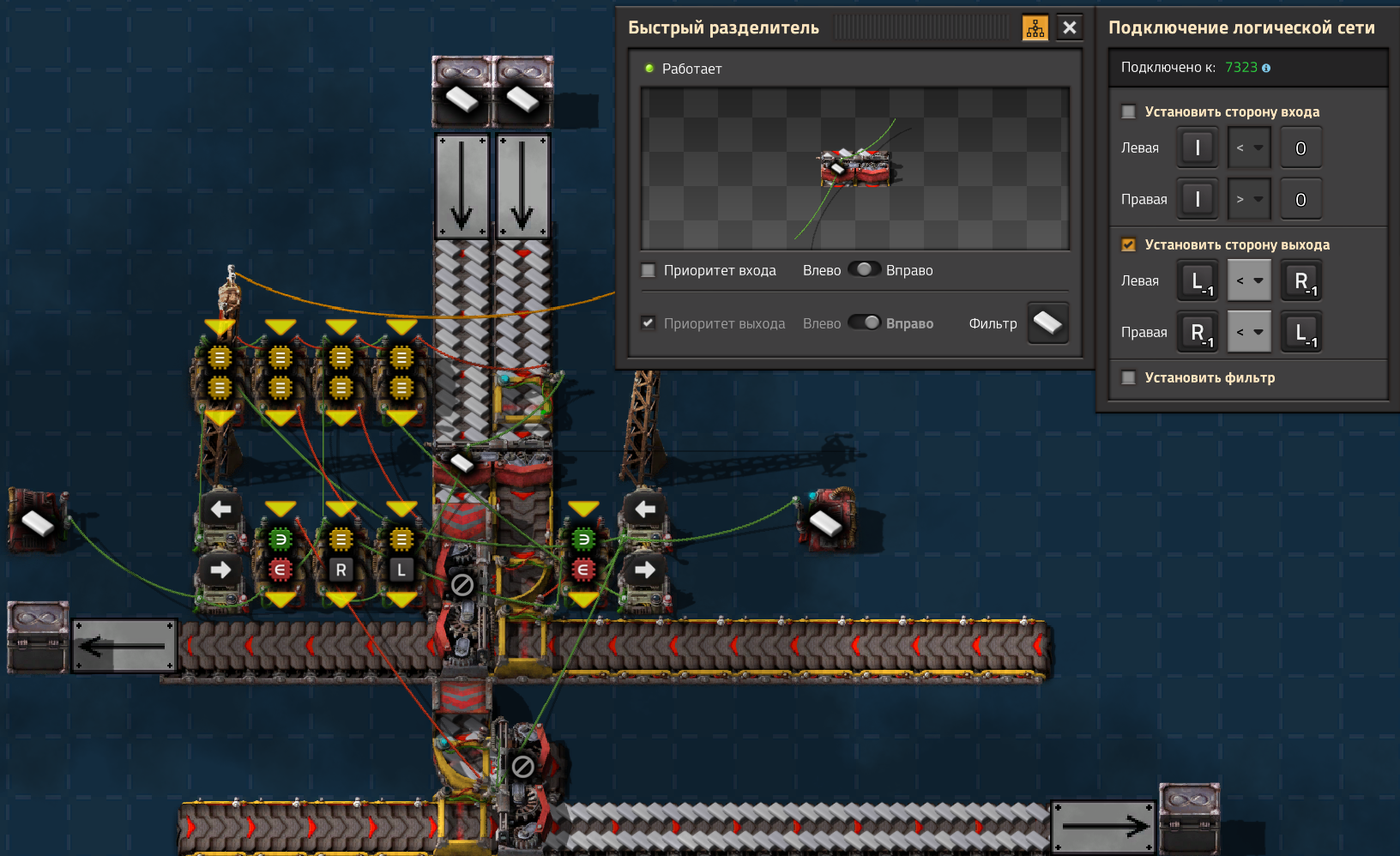Open comparator dropdown for output right side
Image resolution: width=1400 pixels, height=856 pixels.
1249,332
